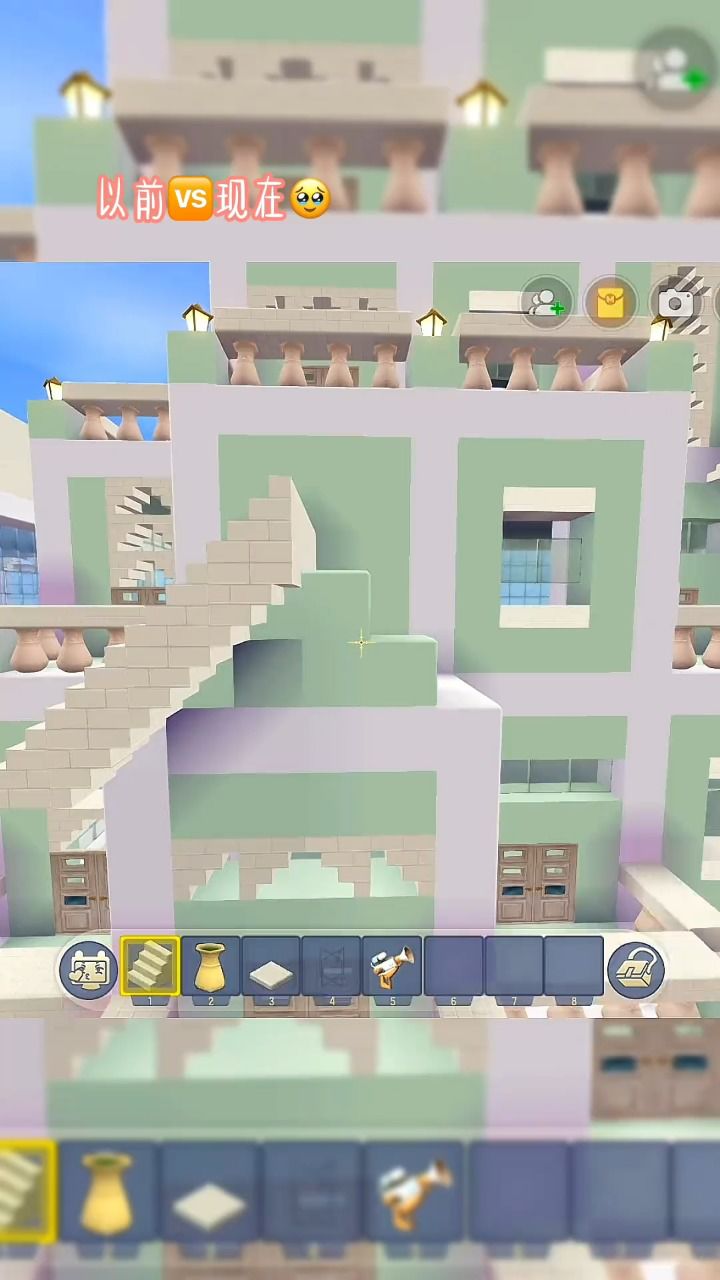720x1280 pixels.
Task: Select the white slab hotbar slot
Action: [x=271, y=968]
